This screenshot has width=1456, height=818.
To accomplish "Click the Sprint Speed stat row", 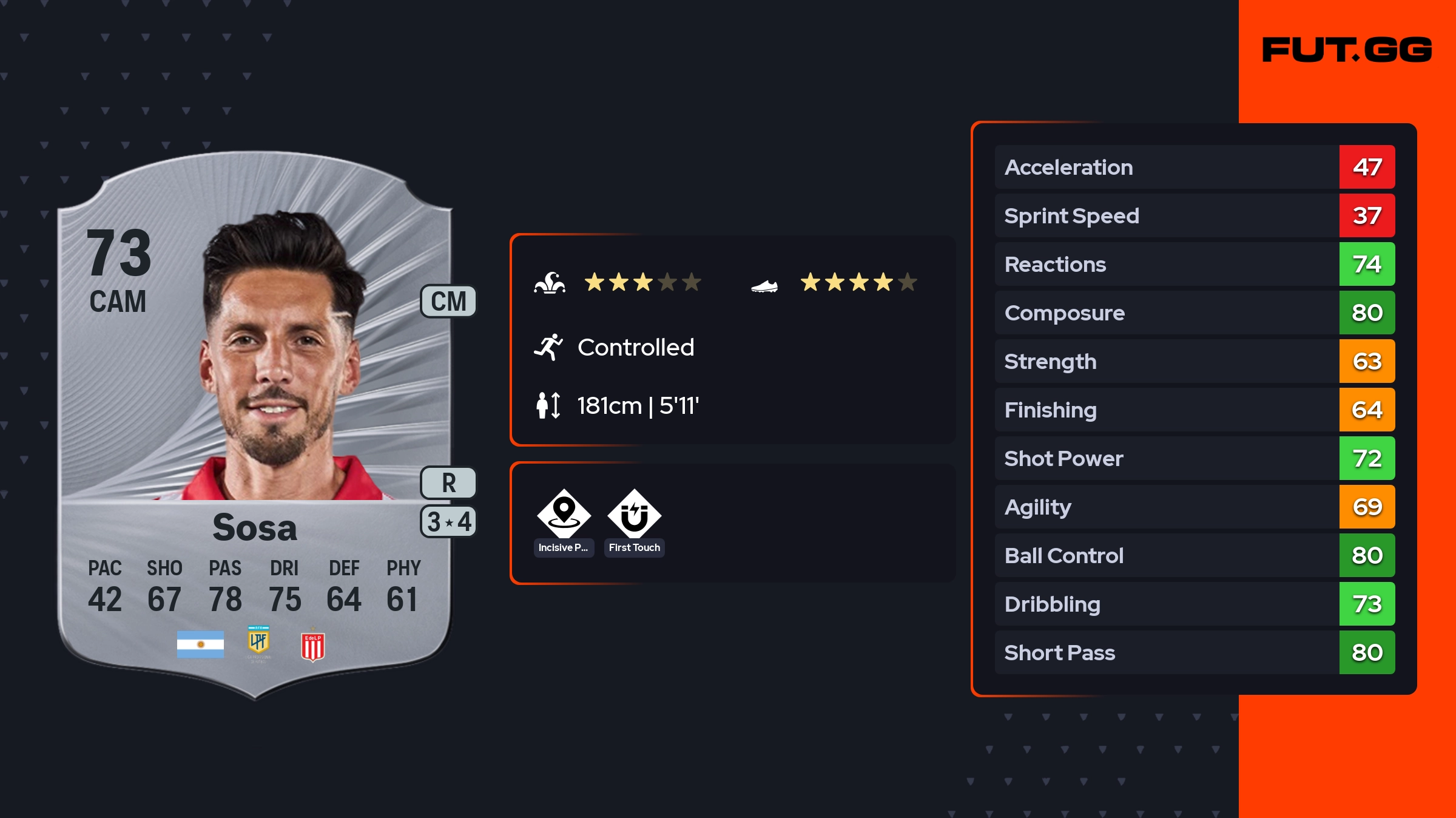I will coord(1194,216).
